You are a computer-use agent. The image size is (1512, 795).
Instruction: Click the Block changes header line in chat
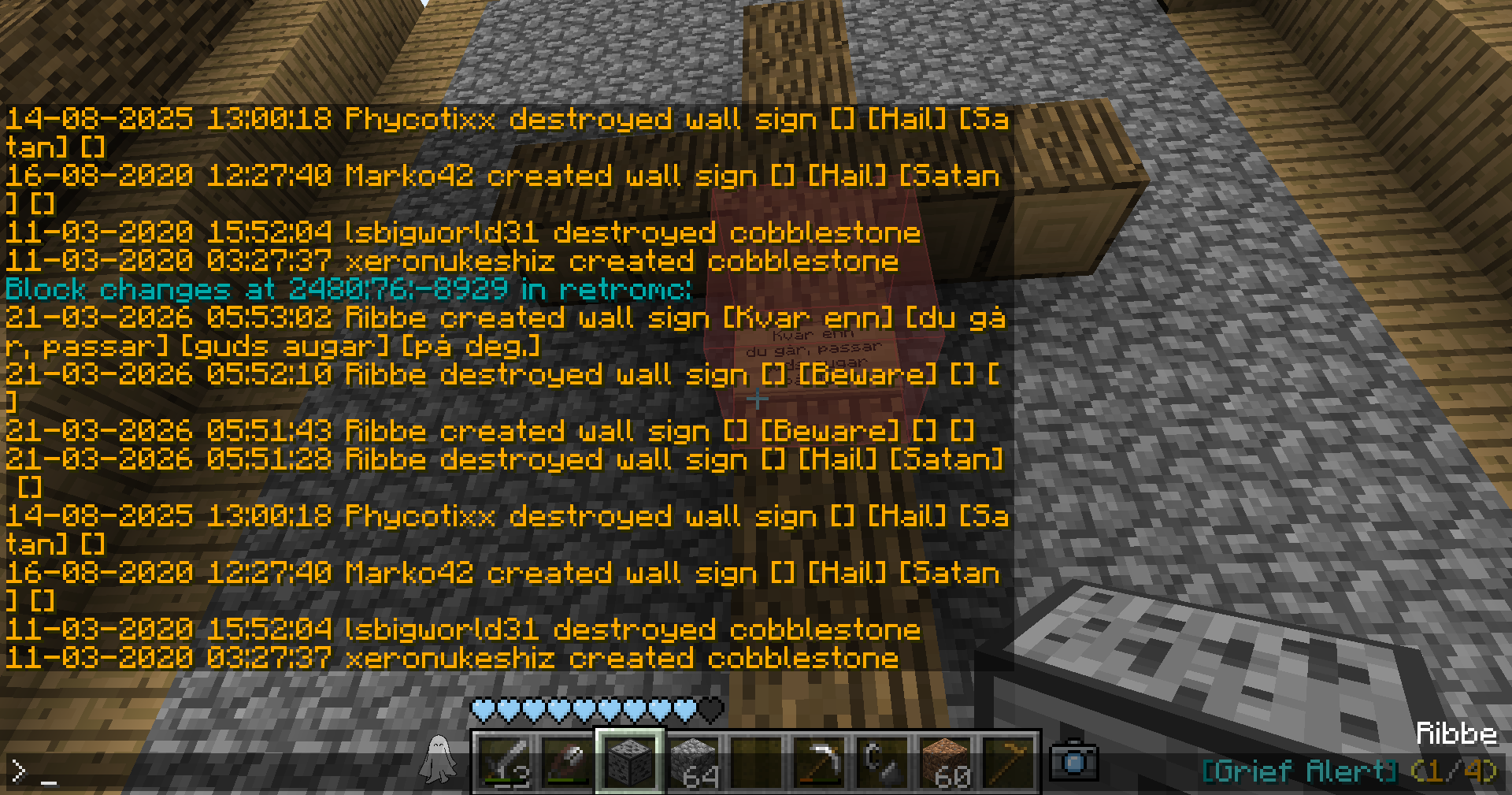(348, 289)
